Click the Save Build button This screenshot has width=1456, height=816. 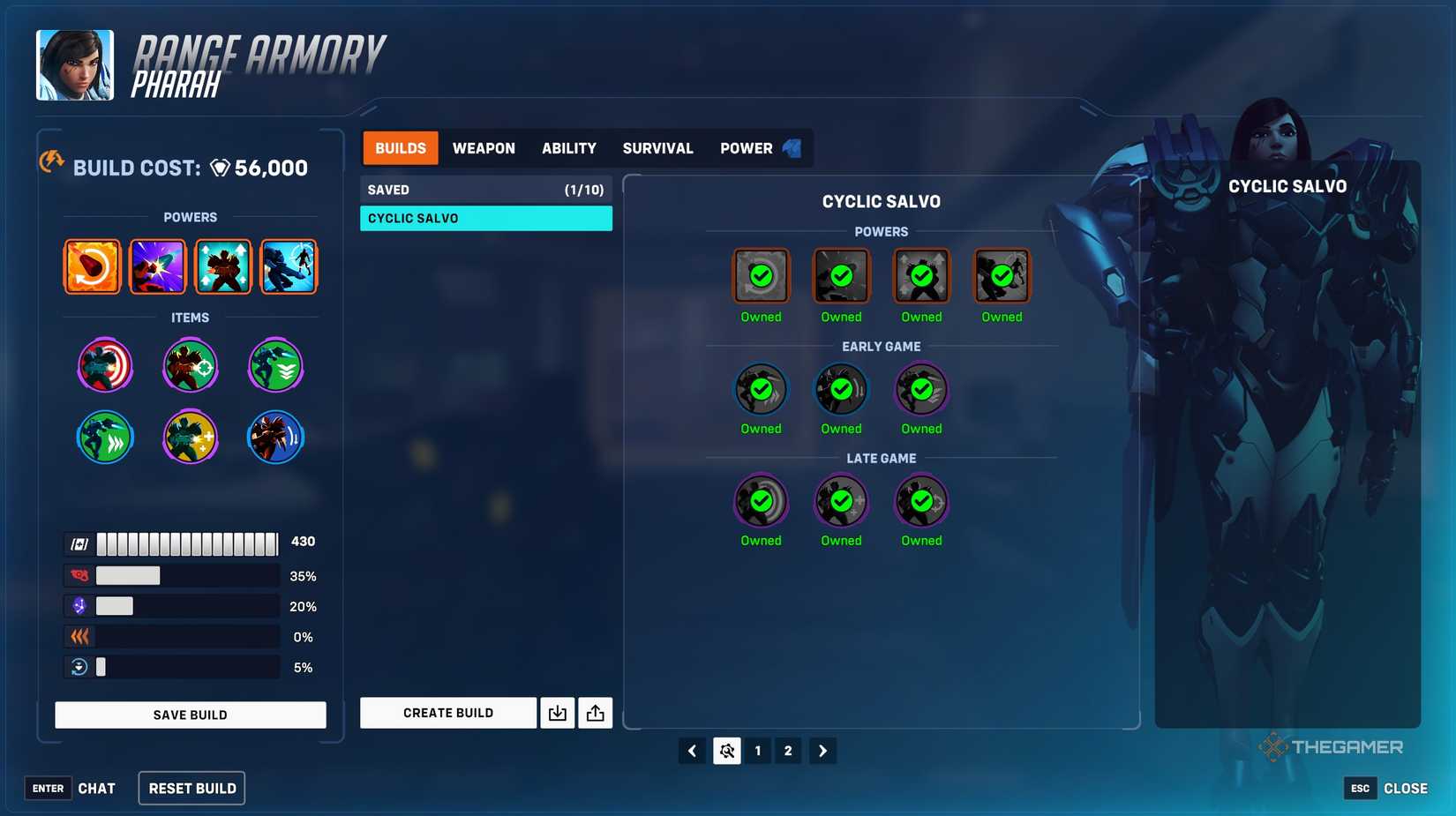click(190, 714)
